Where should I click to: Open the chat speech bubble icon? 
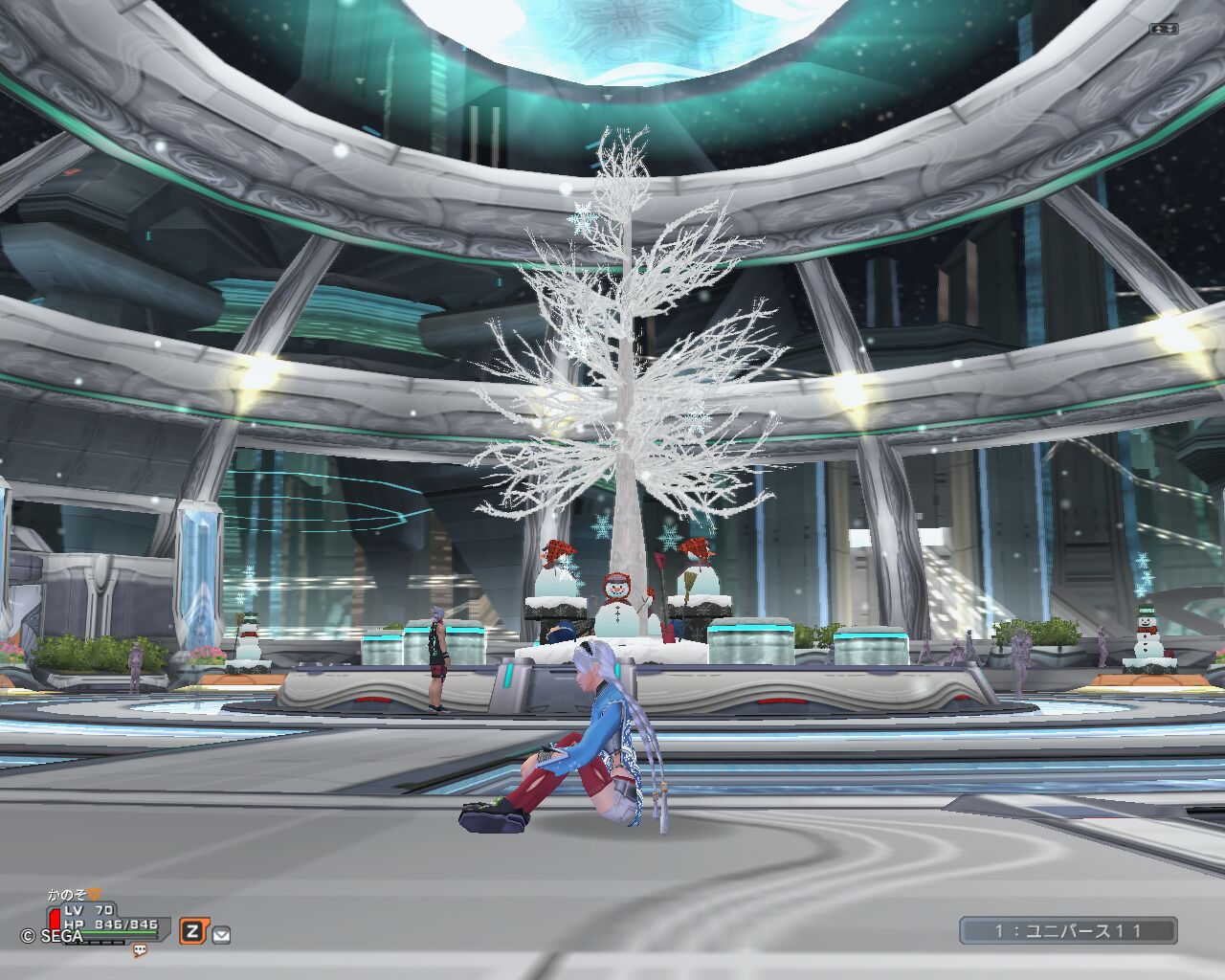[140, 950]
